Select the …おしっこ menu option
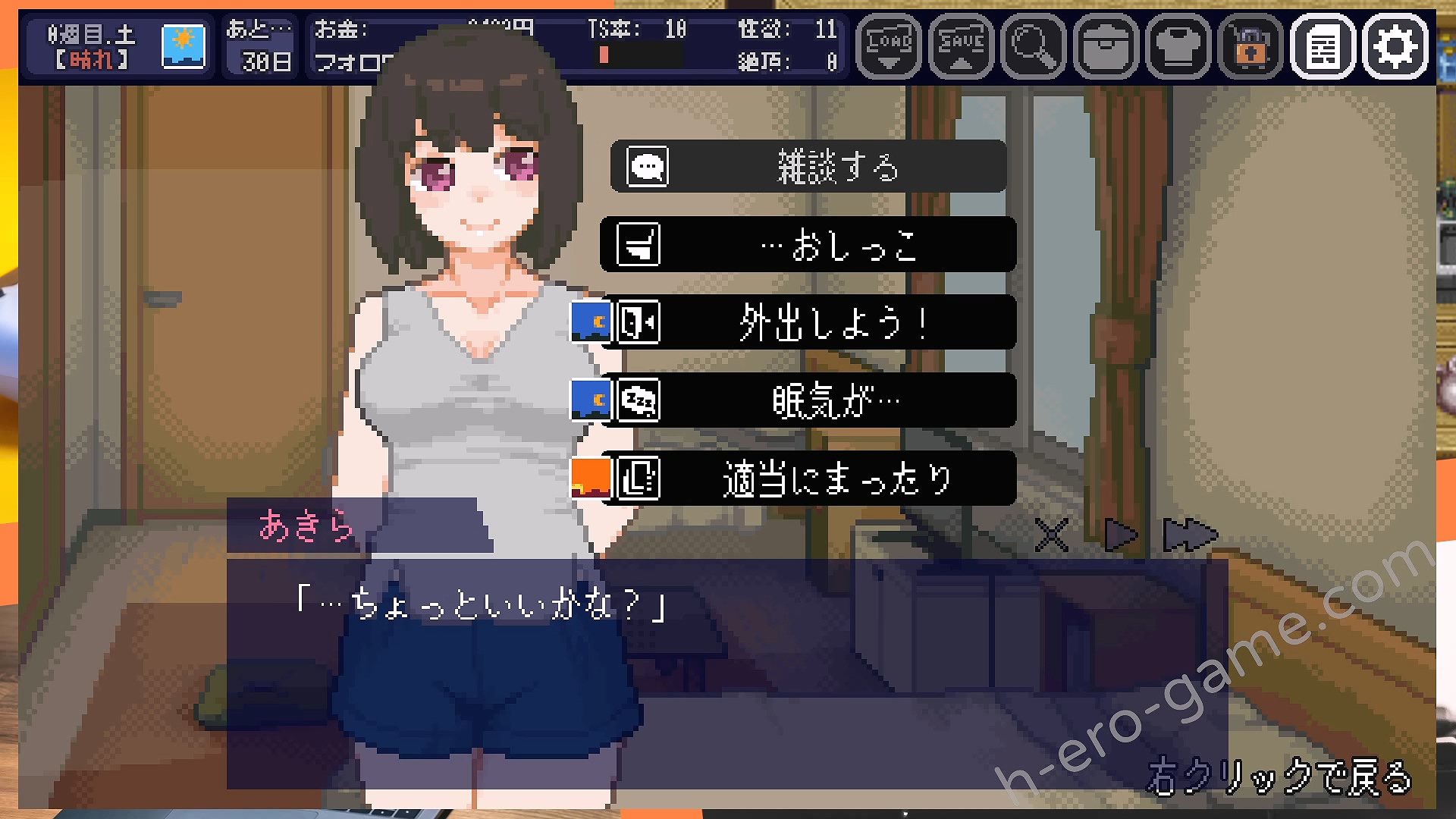Screen dimensions: 1456x819 click(x=808, y=245)
